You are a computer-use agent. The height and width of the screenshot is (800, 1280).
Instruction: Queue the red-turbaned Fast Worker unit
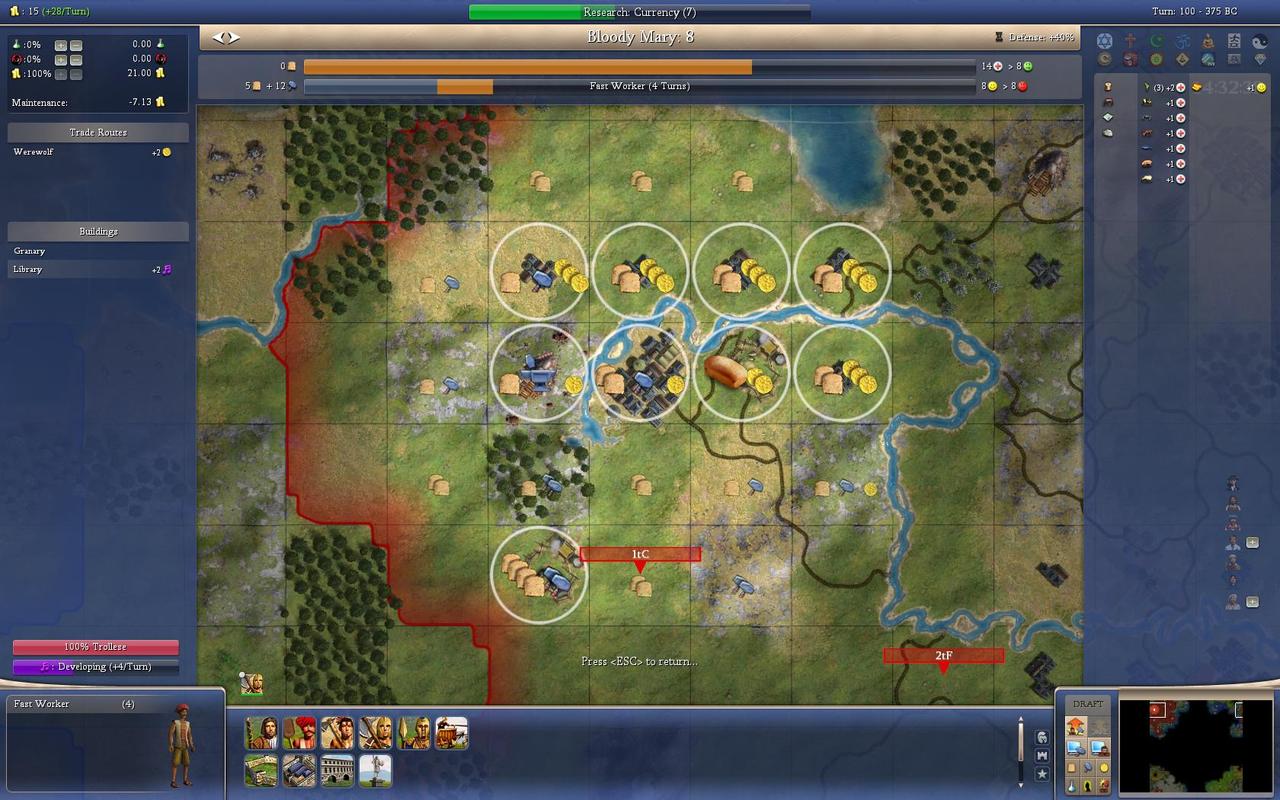pos(299,734)
